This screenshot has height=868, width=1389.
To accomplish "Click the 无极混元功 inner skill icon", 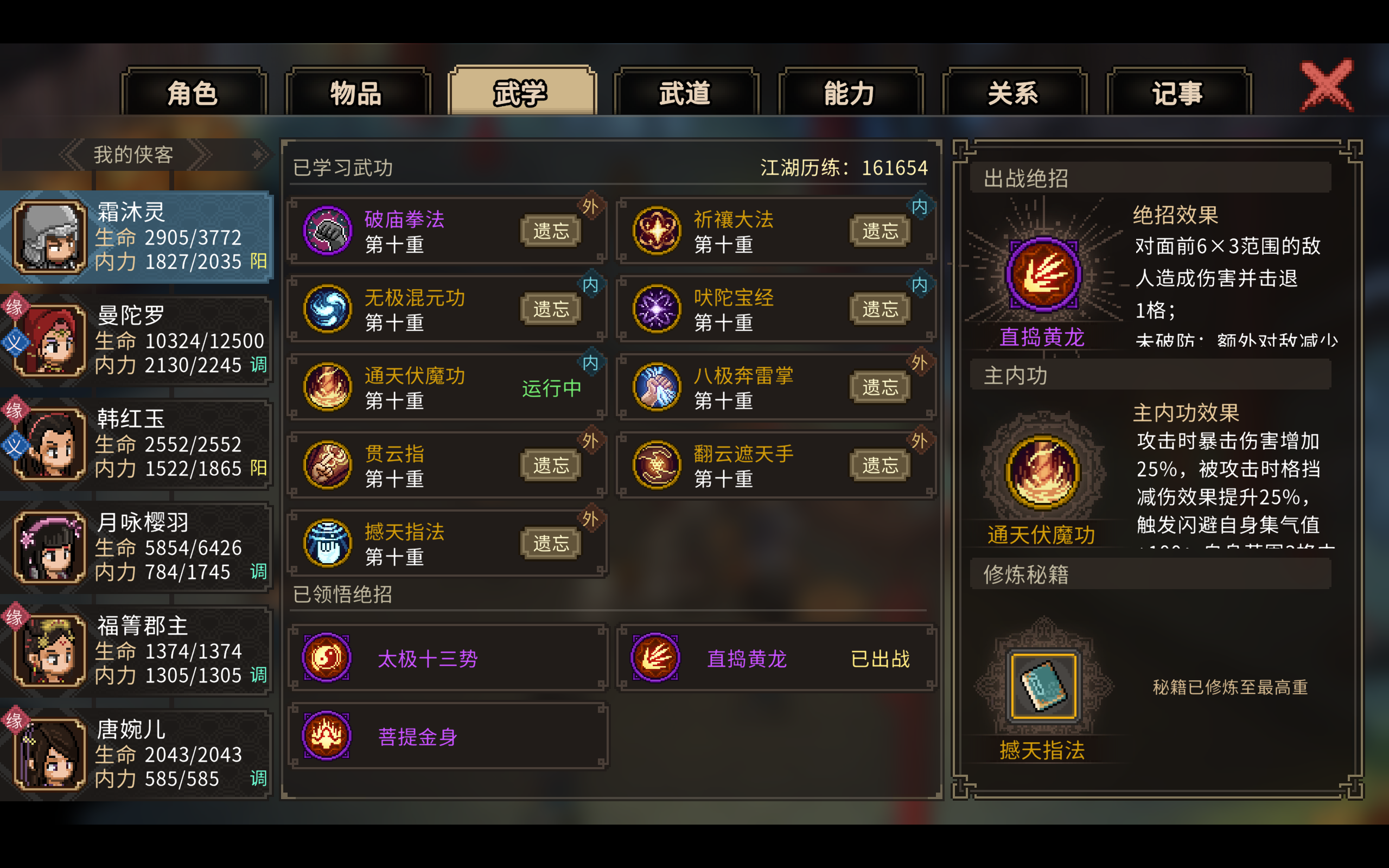I will (x=327, y=308).
